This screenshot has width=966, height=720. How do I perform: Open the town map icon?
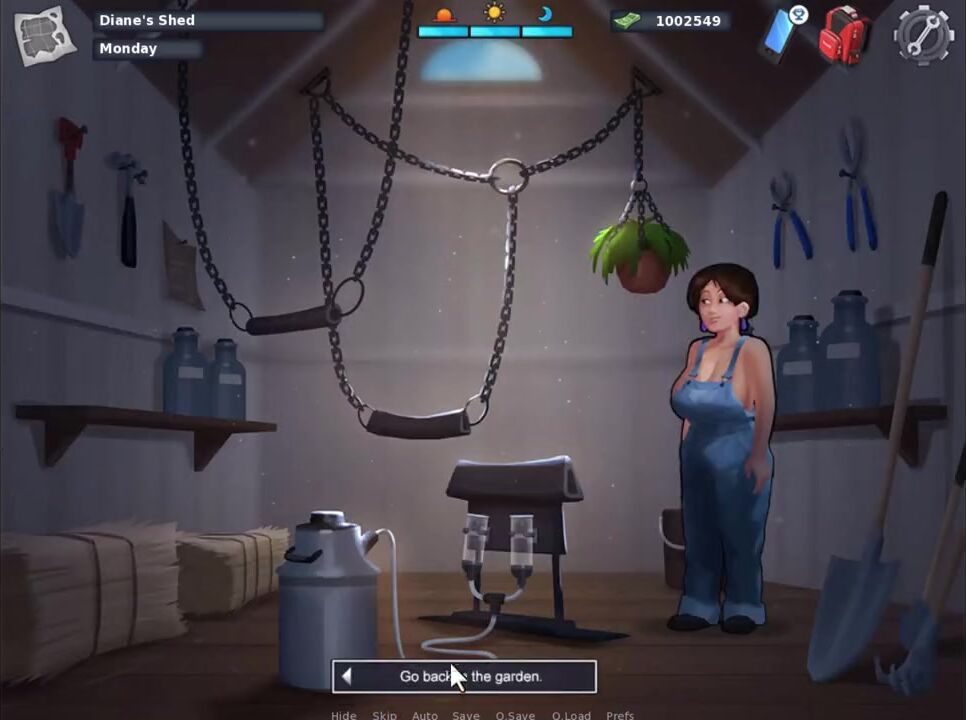coord(45,36)
